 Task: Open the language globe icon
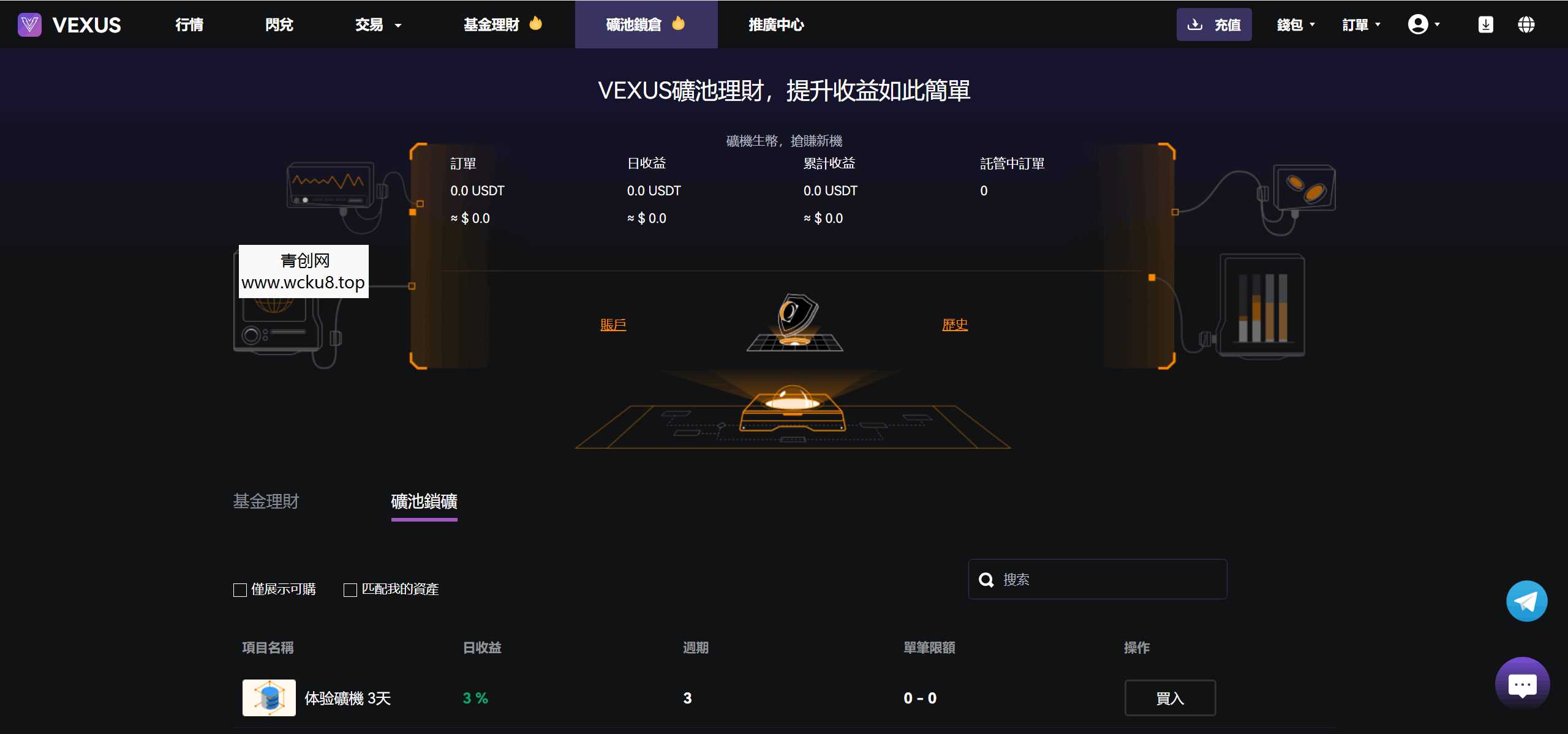pos(1526,24)
